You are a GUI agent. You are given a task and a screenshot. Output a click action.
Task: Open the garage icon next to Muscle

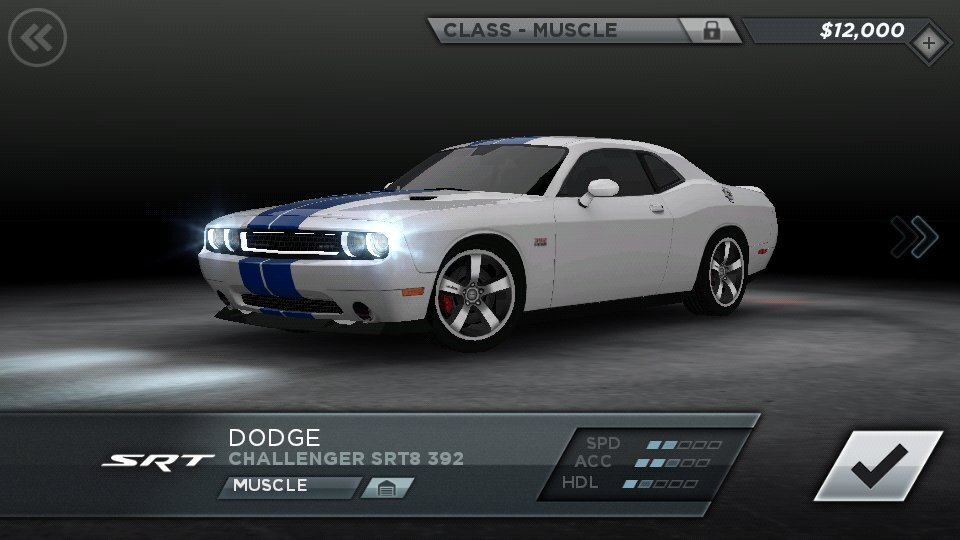pos(386,487)
